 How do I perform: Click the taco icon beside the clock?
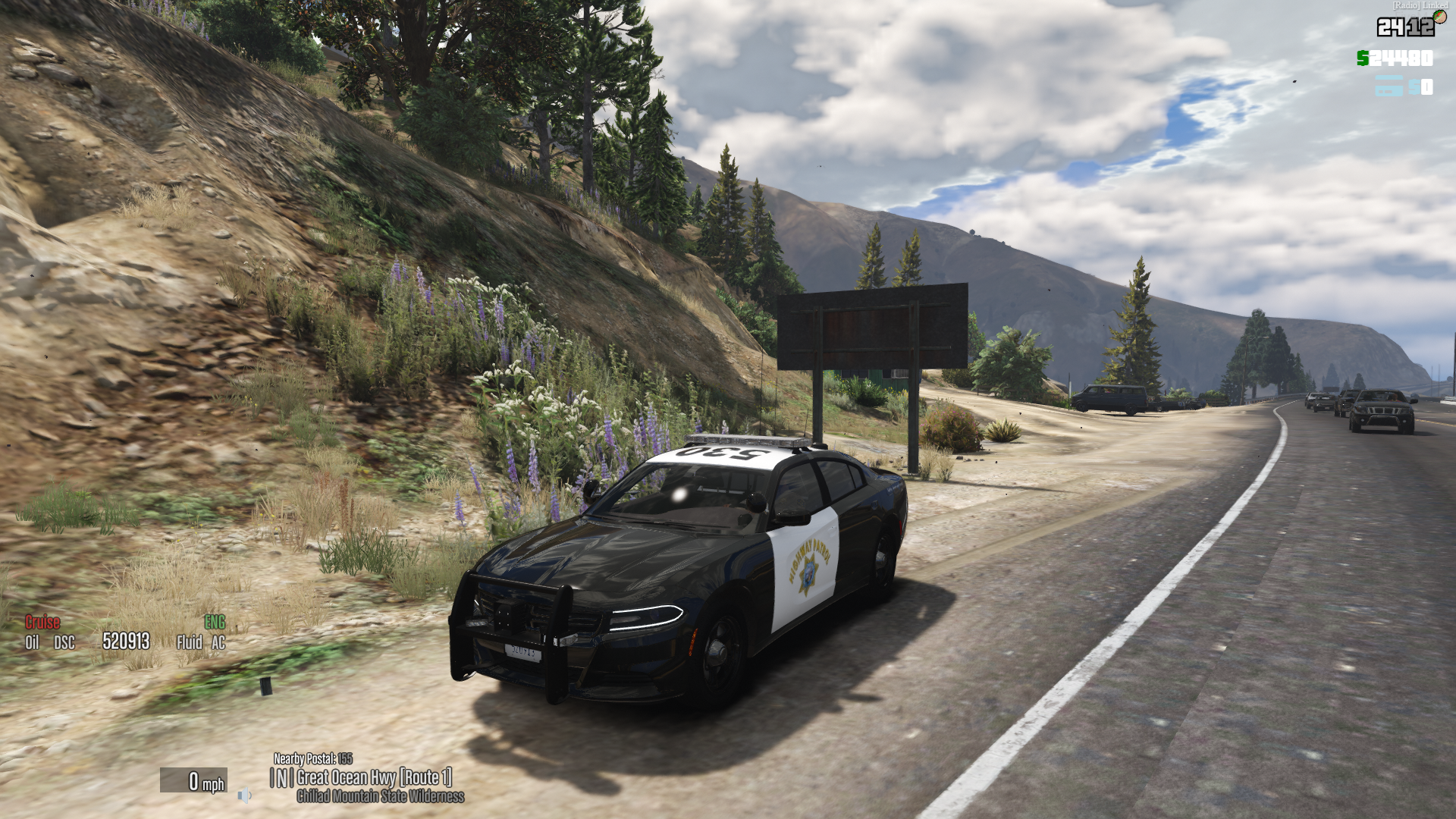(x=1439, y=17)
